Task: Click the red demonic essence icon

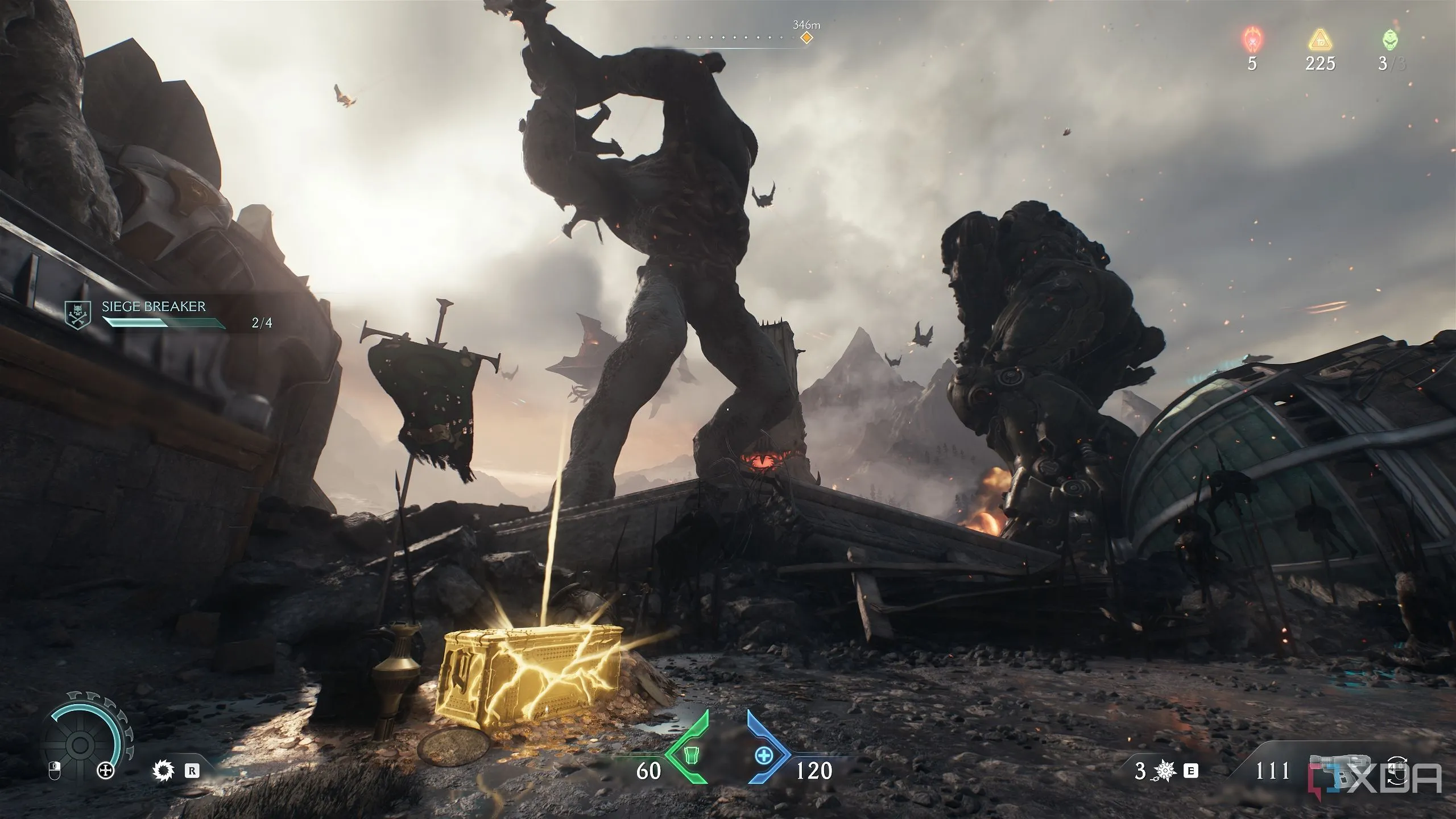Action: click(1252, 40)
